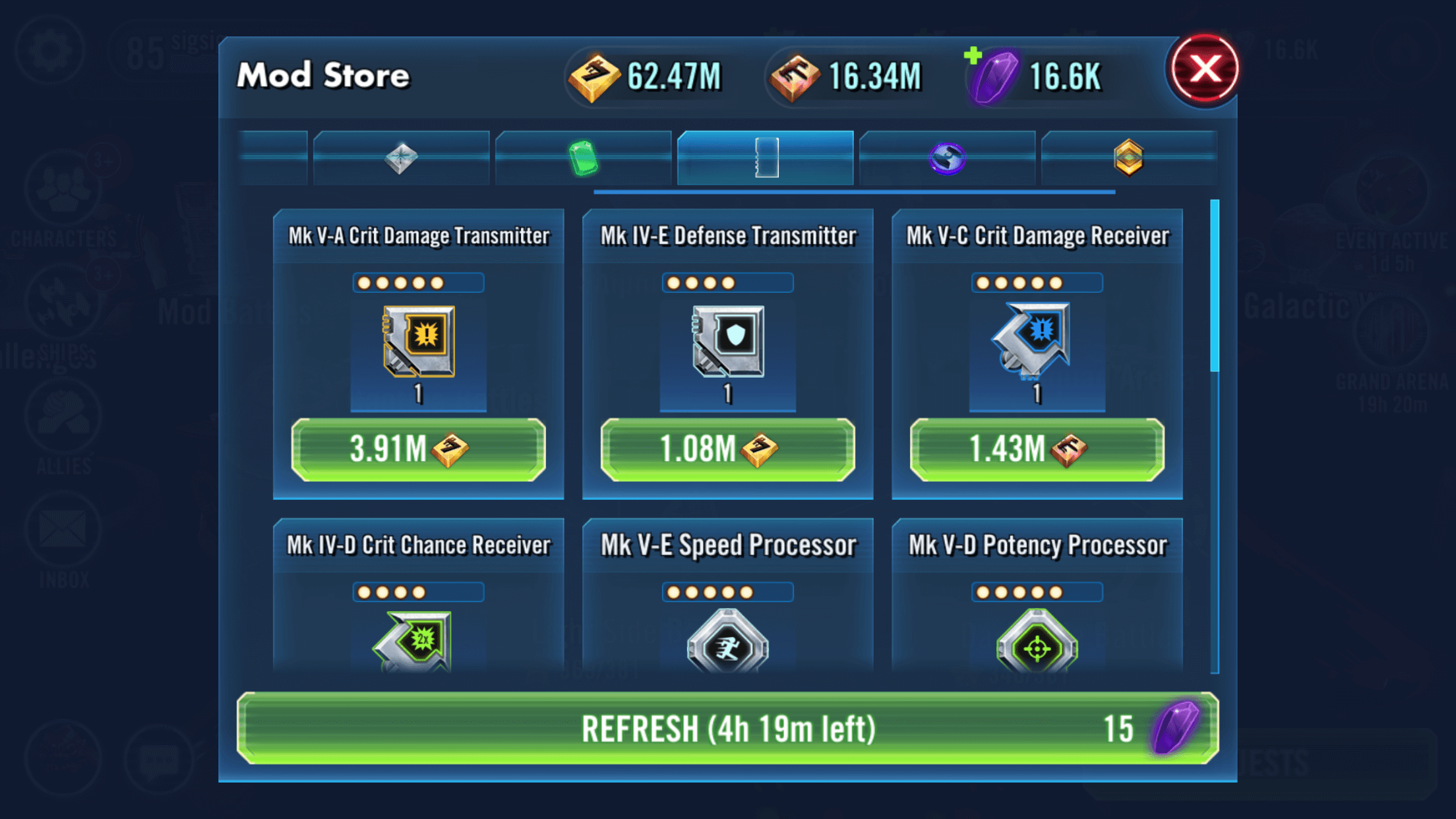Buy Crit Damage Transmitter for 3.91M
Viewport: 1456px width, 819px height.
pos(418,450)
